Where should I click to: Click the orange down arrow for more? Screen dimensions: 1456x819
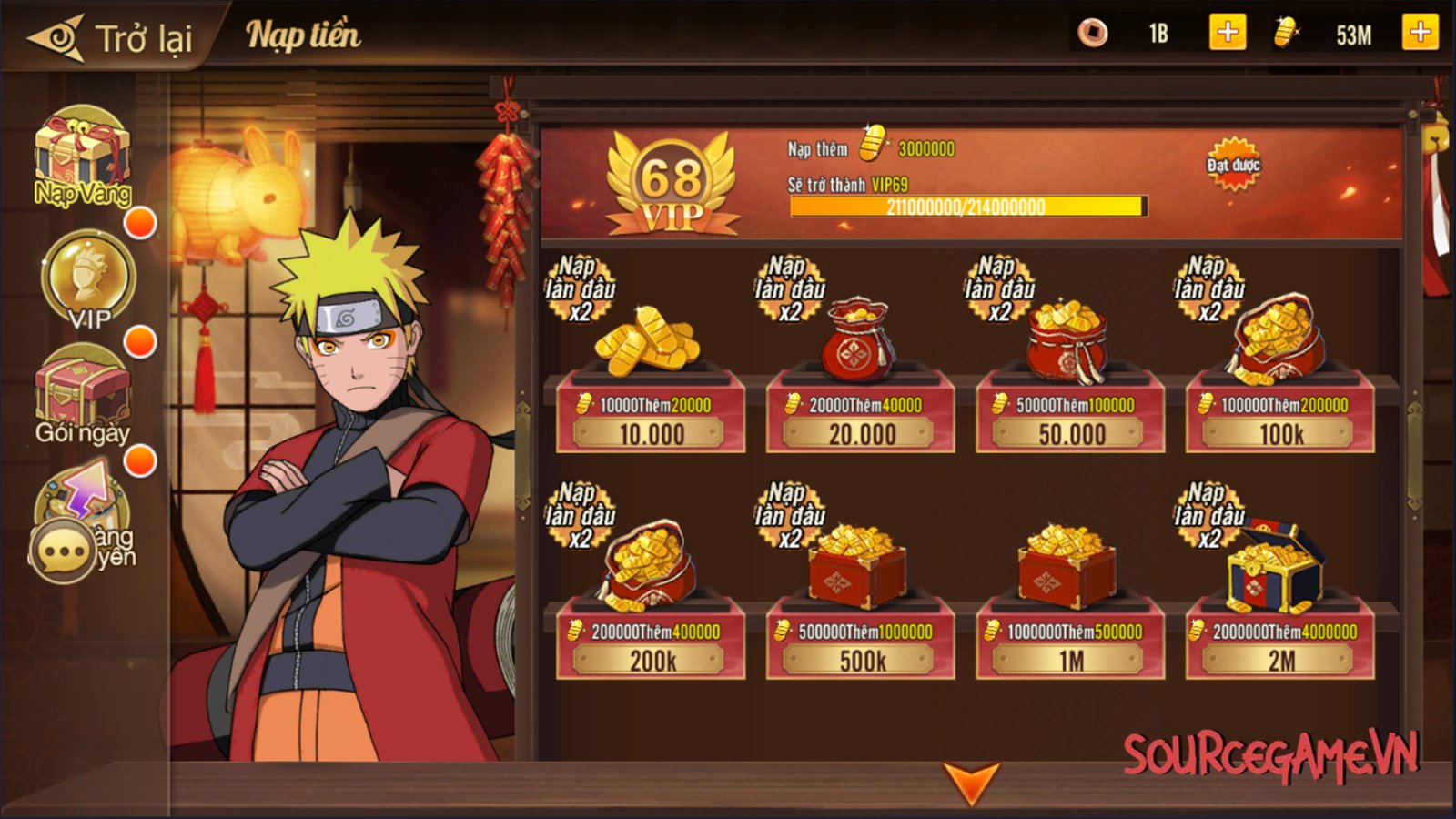971,783
